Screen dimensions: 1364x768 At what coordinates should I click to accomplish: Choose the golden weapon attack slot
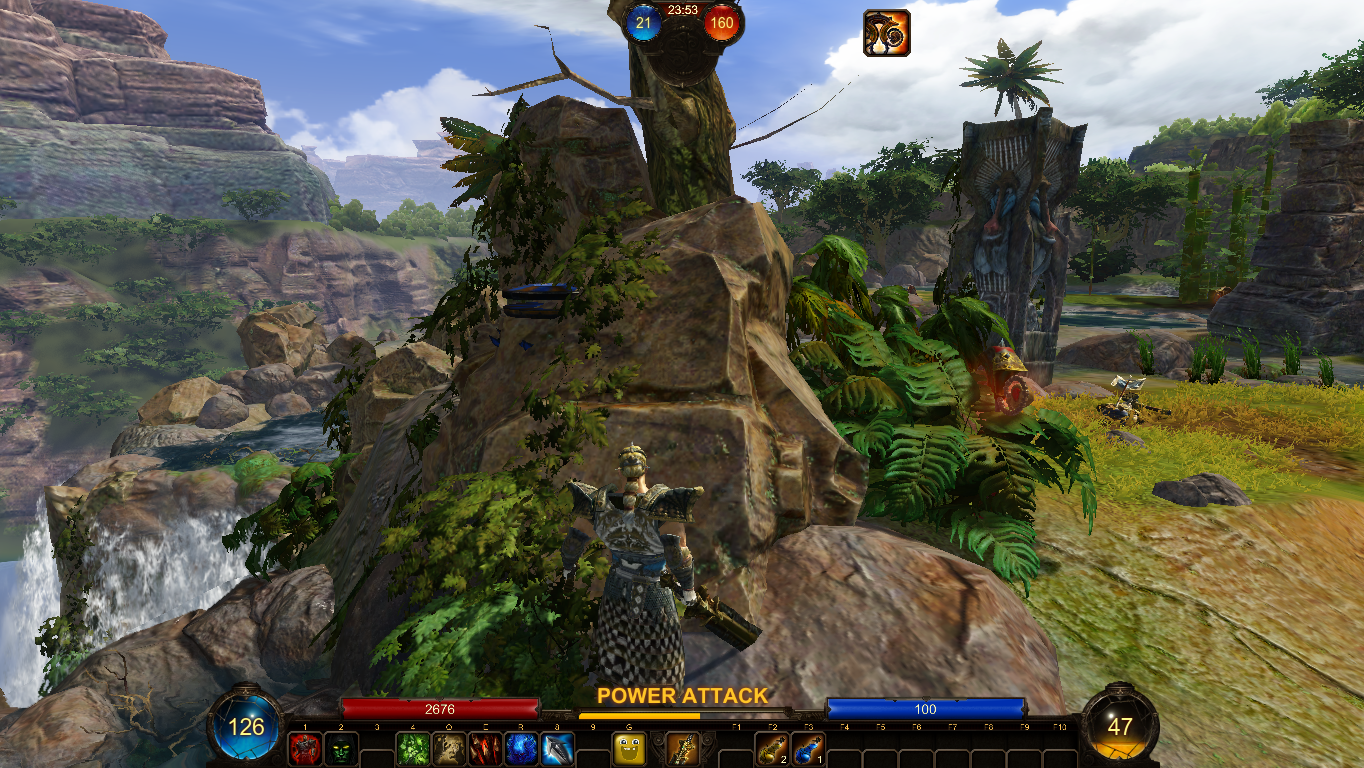click(x=683, y=749)
